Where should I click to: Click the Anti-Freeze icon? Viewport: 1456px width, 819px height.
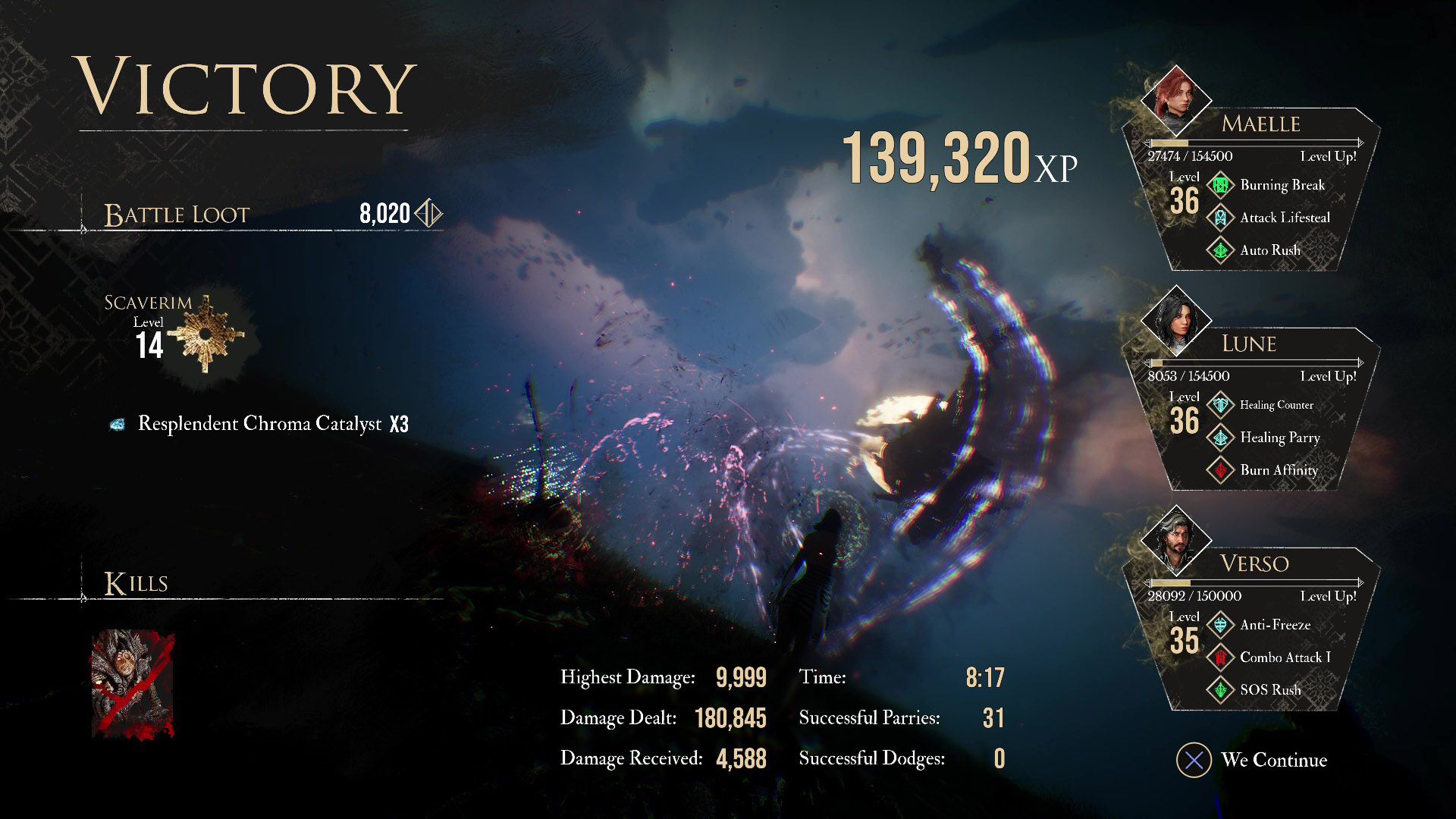click(1220, 625)
